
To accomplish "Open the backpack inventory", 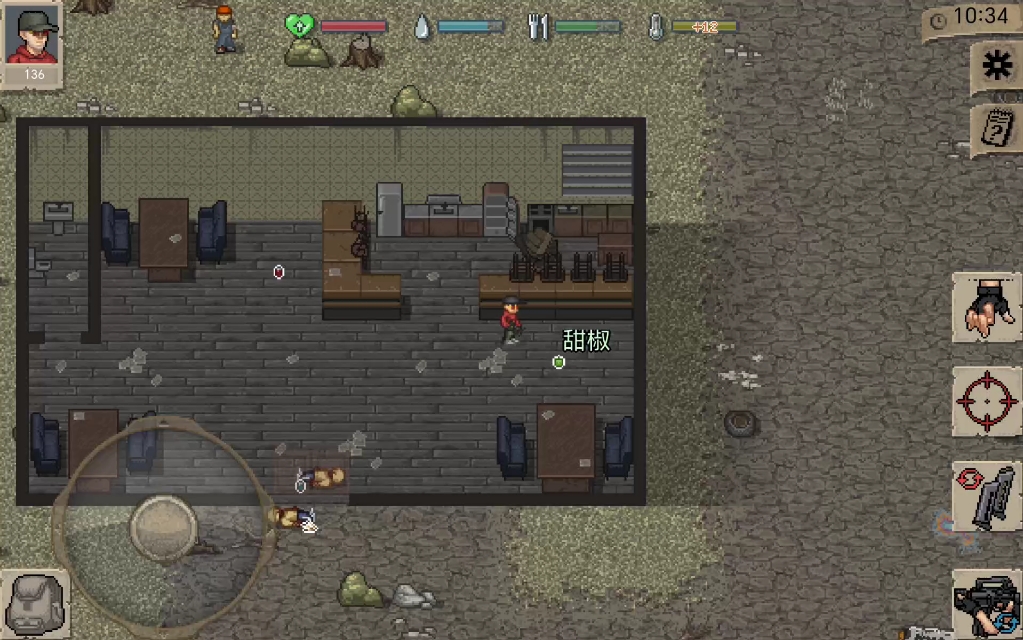I will (x=33, y=602).
